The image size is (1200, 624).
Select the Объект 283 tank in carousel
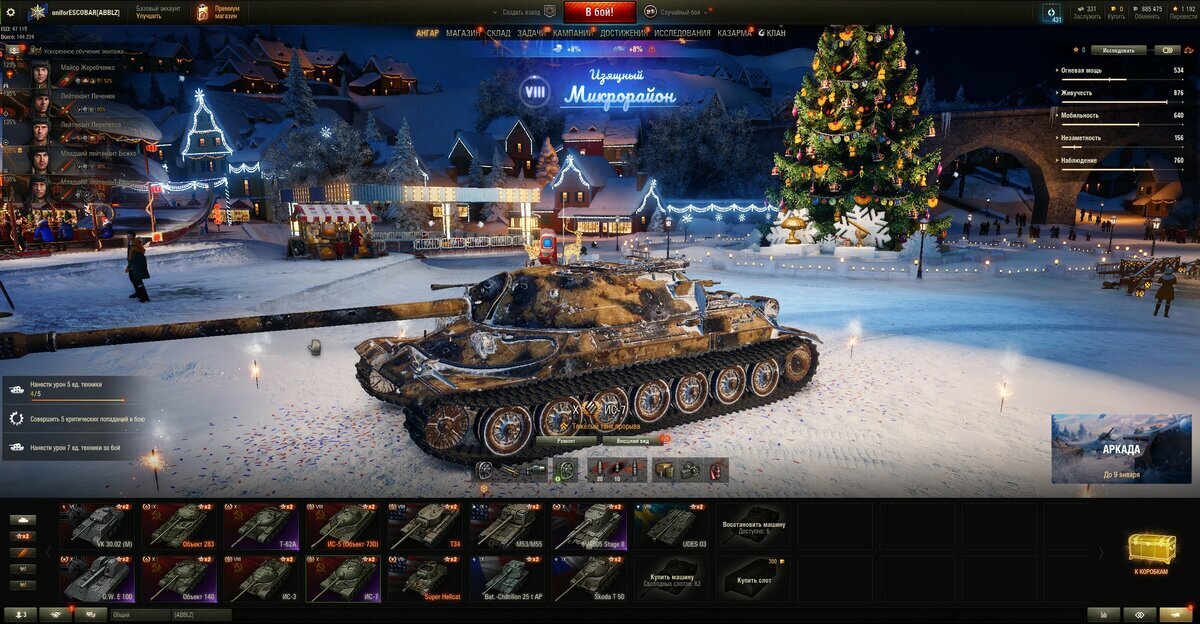click(180, 526)
